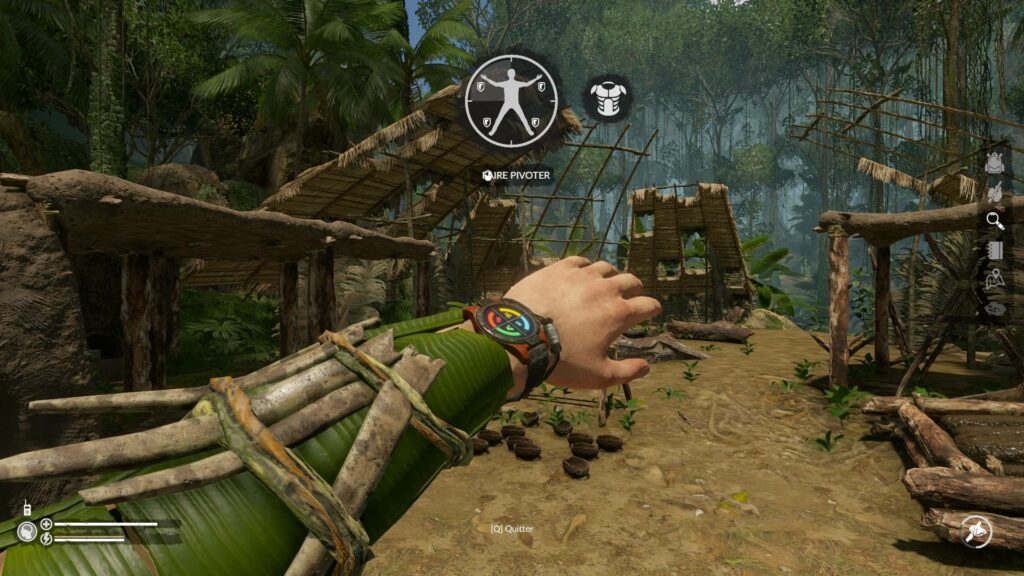Click the round hammer tool icon
Screen dimensions: 1024x576
pos(974,531)
